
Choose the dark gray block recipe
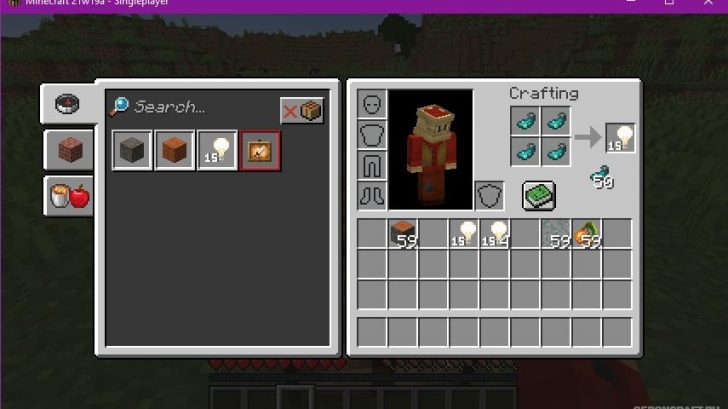[x=132, y=150]
